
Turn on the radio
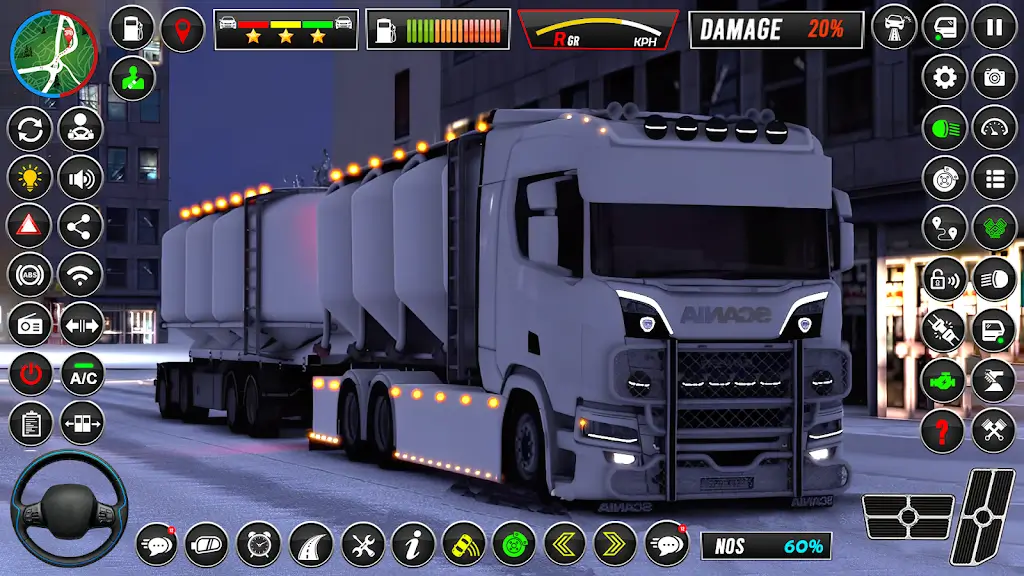click(30, 324)
